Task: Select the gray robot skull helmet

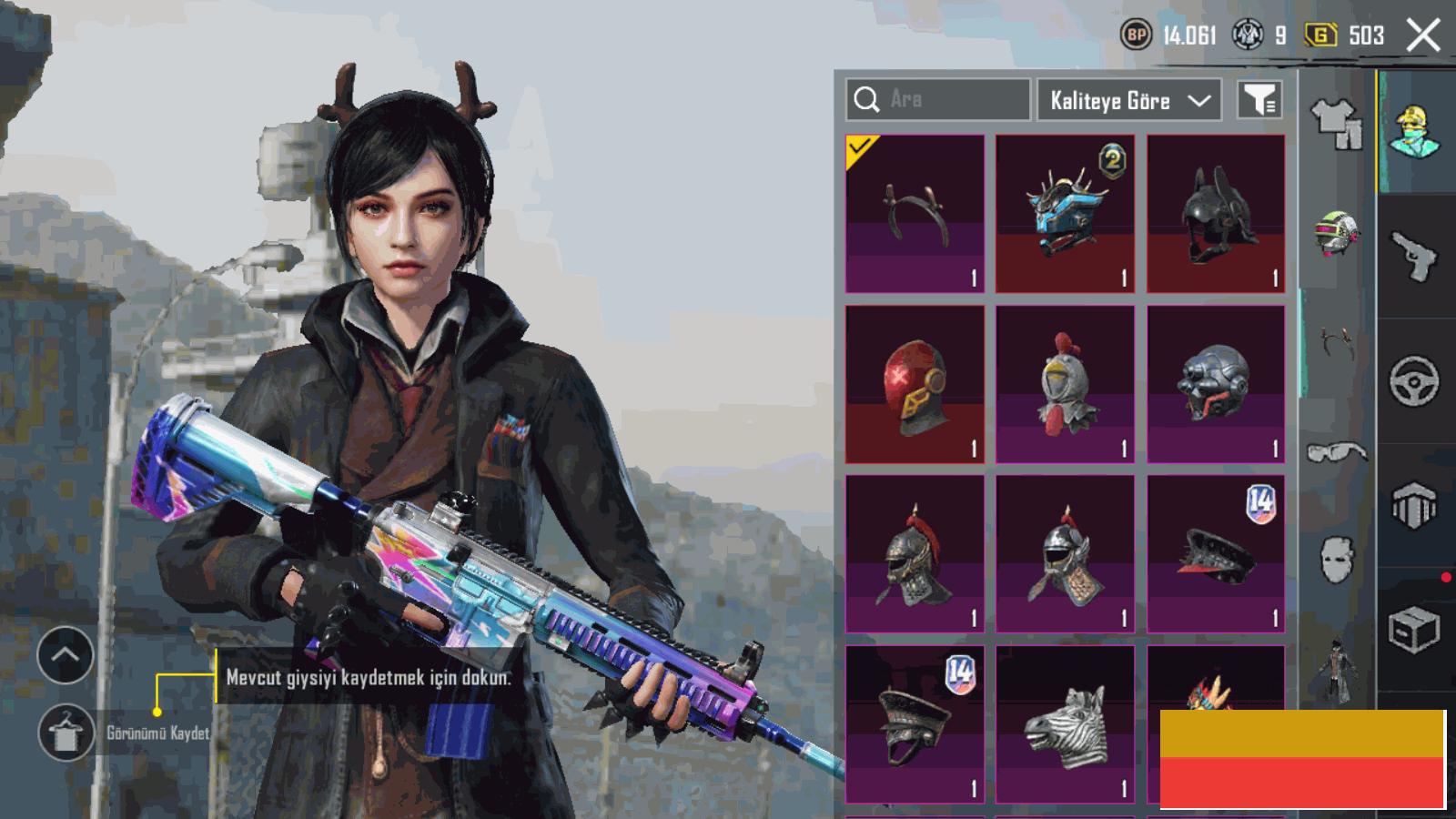Action: [x=1216, y=384]
